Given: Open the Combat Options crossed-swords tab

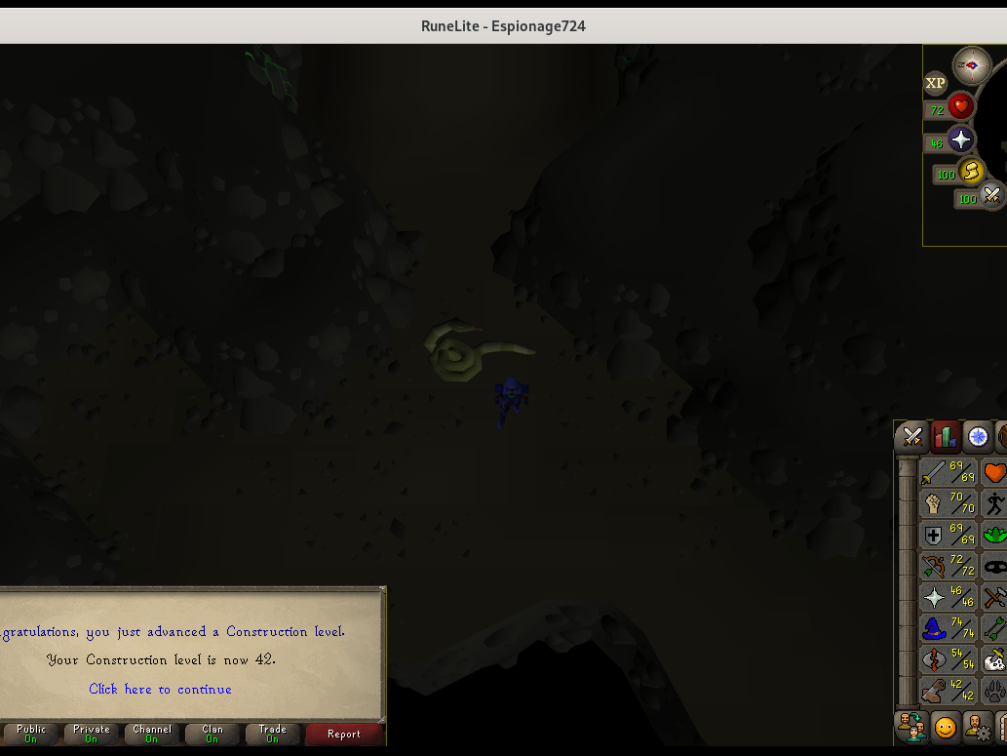Looking at the screenshot, I should point(911,436).
